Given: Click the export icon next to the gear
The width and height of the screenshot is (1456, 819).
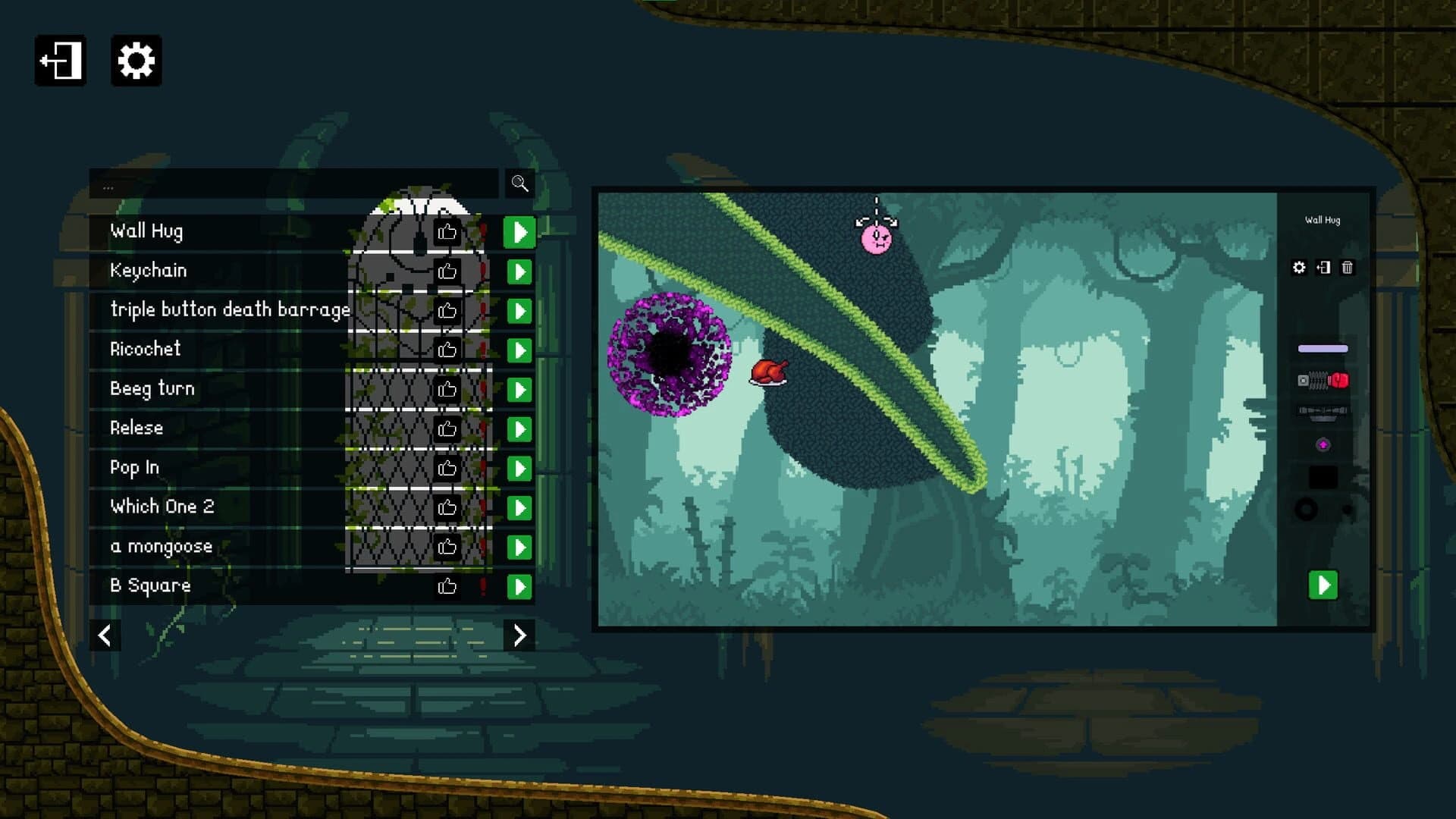Looking at the screenshot, I should pos(1323,268).
